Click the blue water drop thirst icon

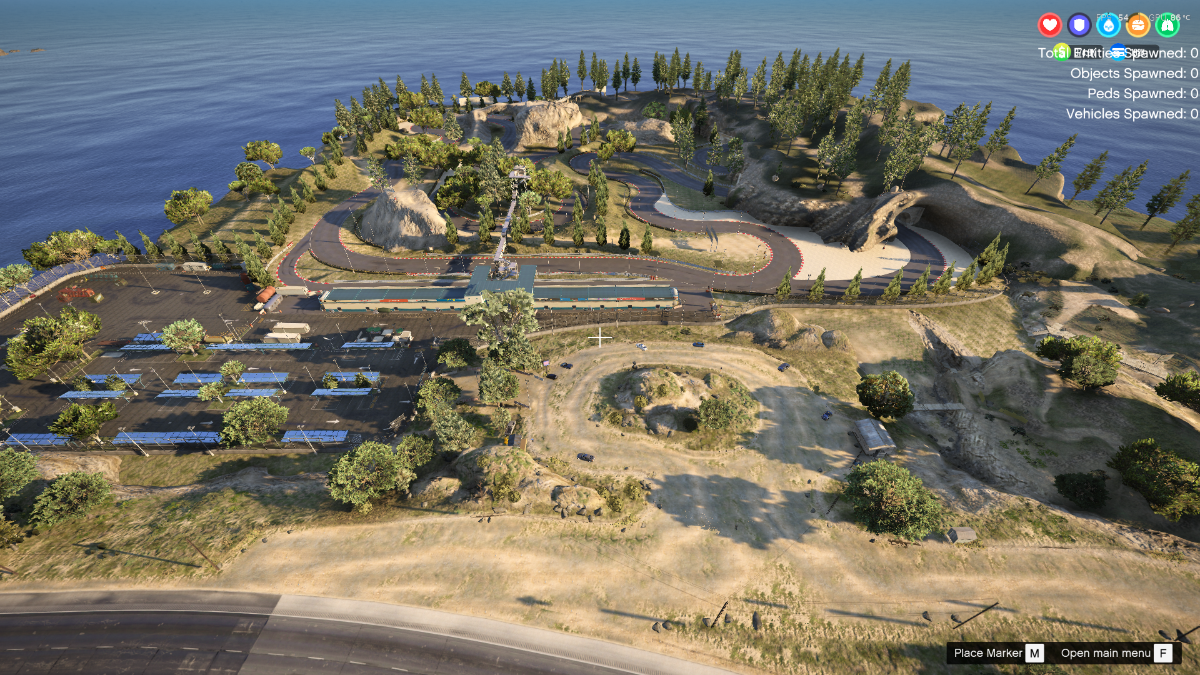pos(1108,25)
